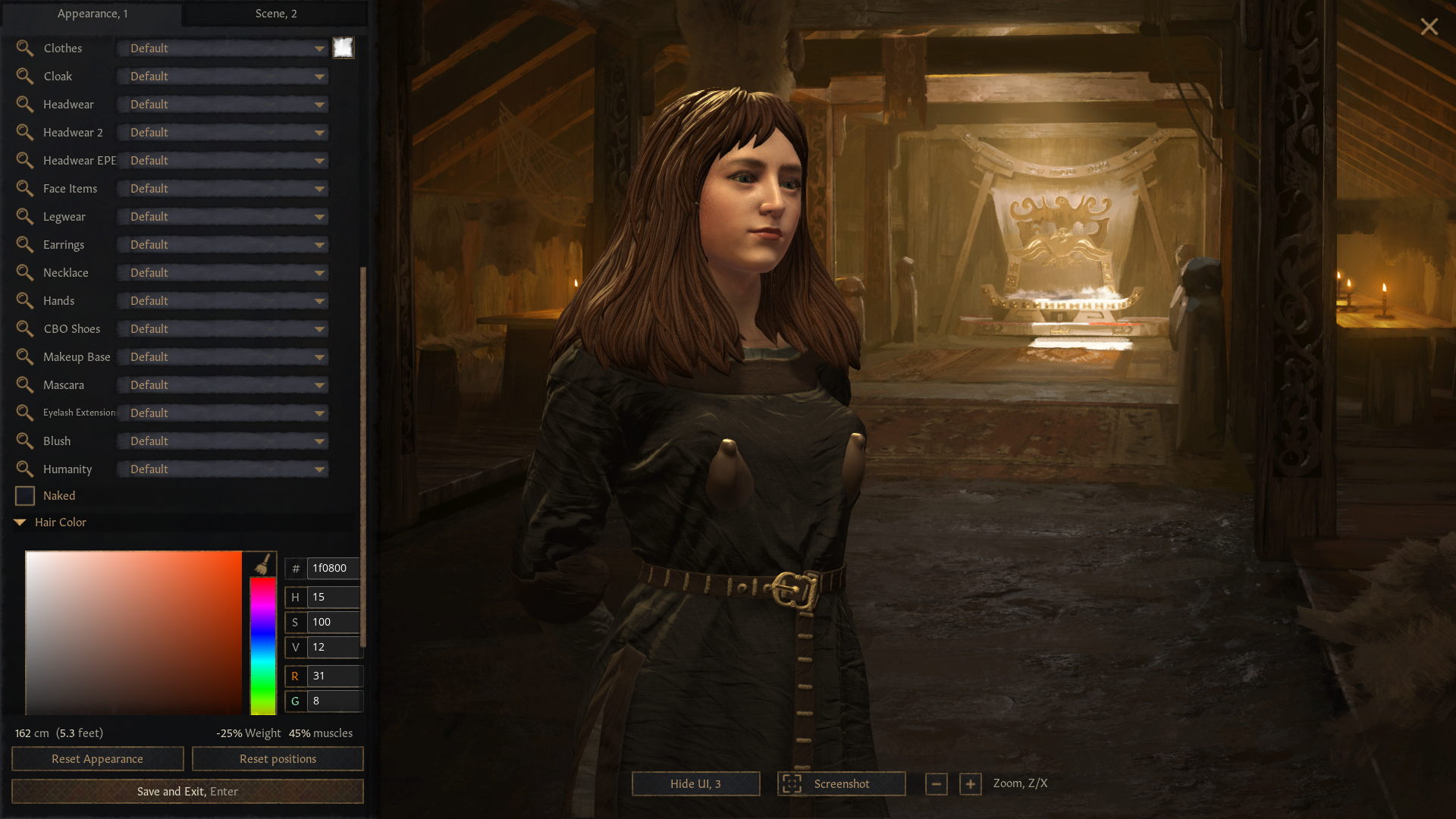1456x819 pixels.
Task: Open the Makeup Base dropdown
Action: 222,356
